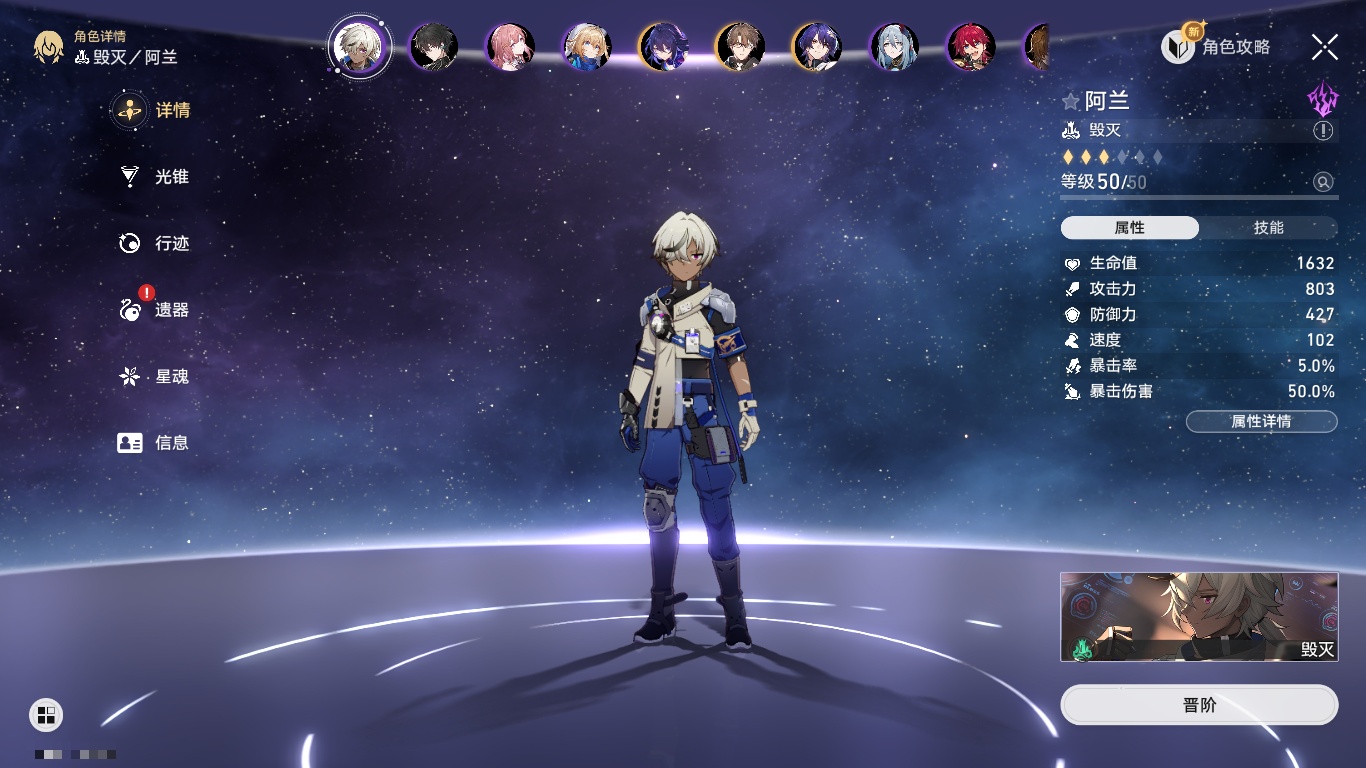
Task: Pick the red-haired character portrait
Action: [971, 47]
